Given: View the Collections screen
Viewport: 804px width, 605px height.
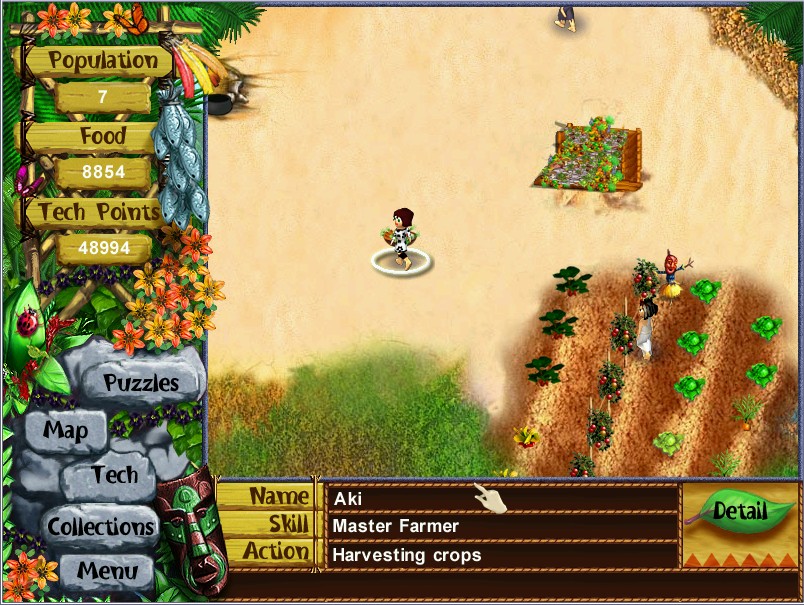Looking at the screenshot, I should [x=100, y=526].
